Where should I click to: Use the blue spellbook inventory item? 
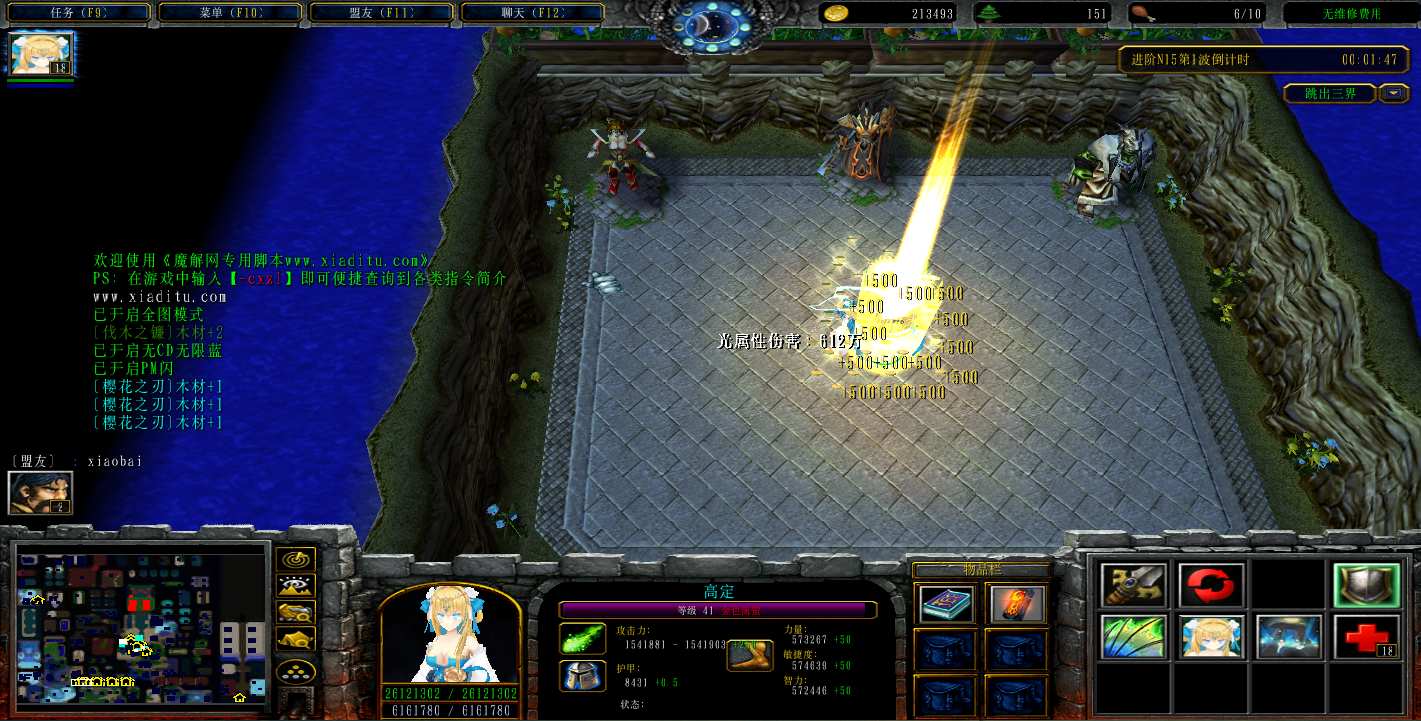coord(945,603)
